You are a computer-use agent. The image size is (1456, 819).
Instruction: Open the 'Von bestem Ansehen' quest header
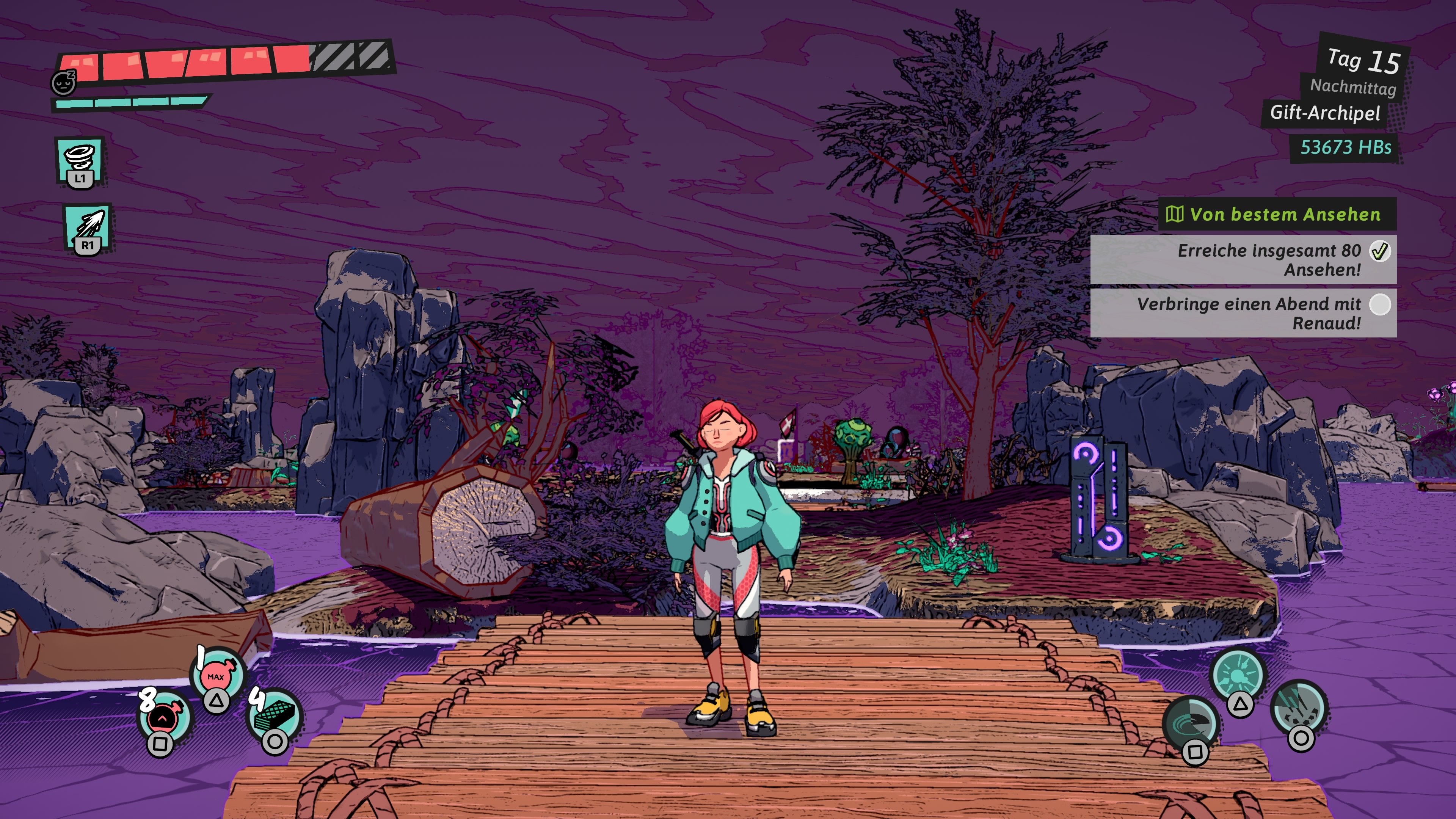point(1277,214)
